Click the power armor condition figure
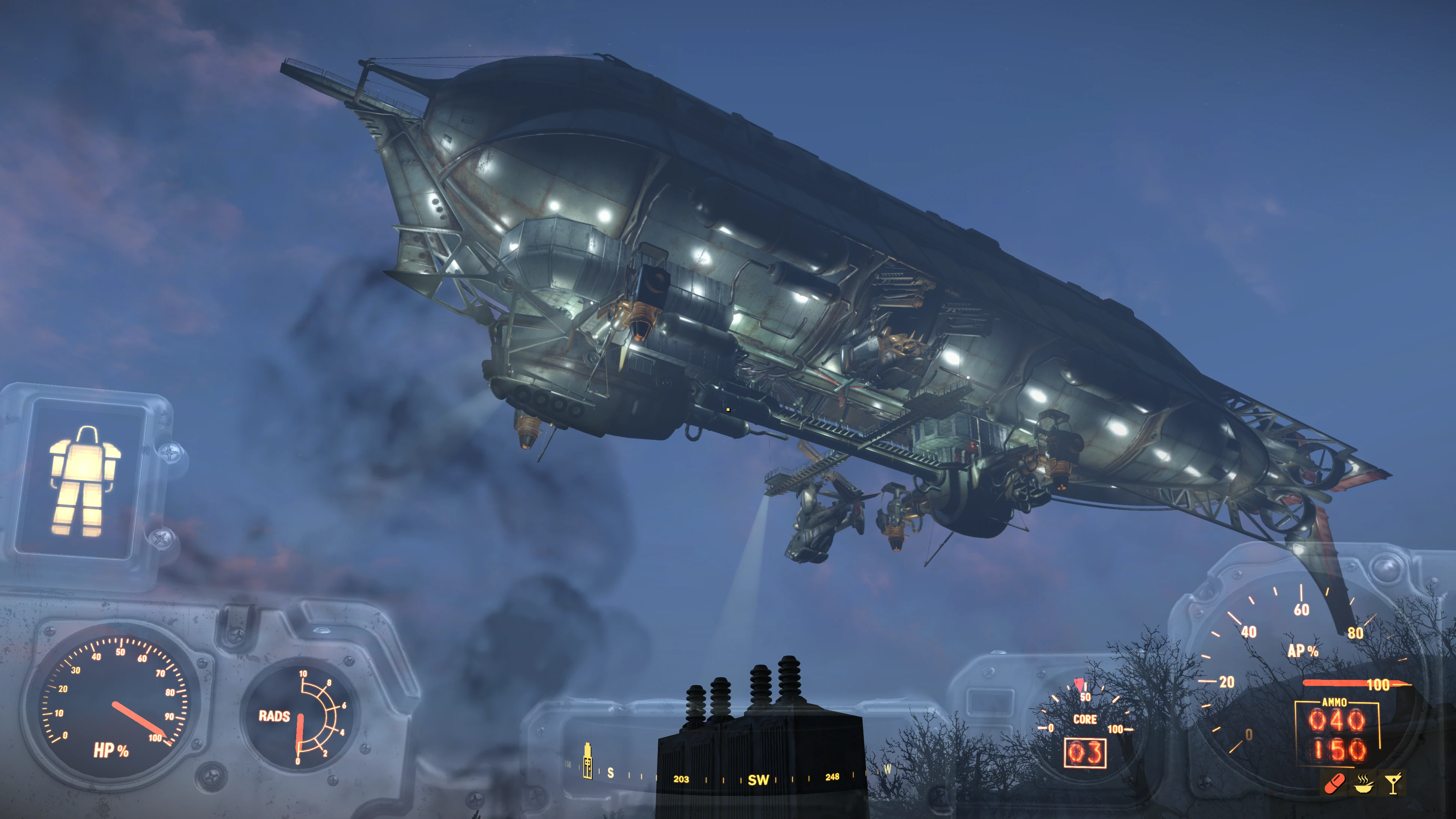Image resolution: width=1456 pixels, height=819 pixels. tap(84, 481)
